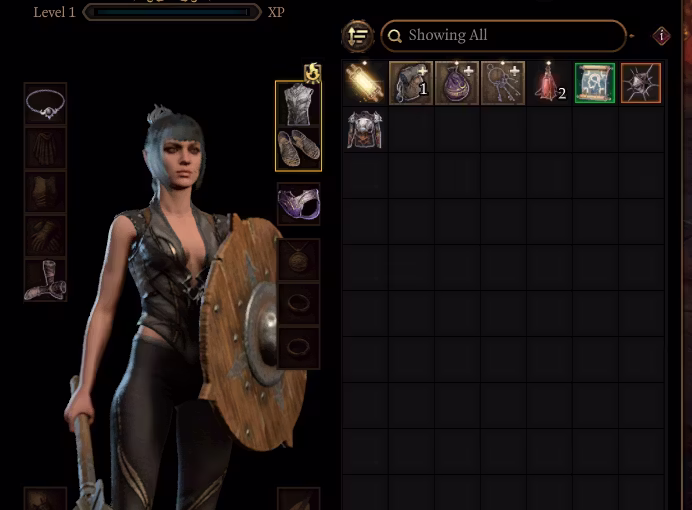
Task: Select the camp clothing vest slot
Action: click(x=298, y=104)
